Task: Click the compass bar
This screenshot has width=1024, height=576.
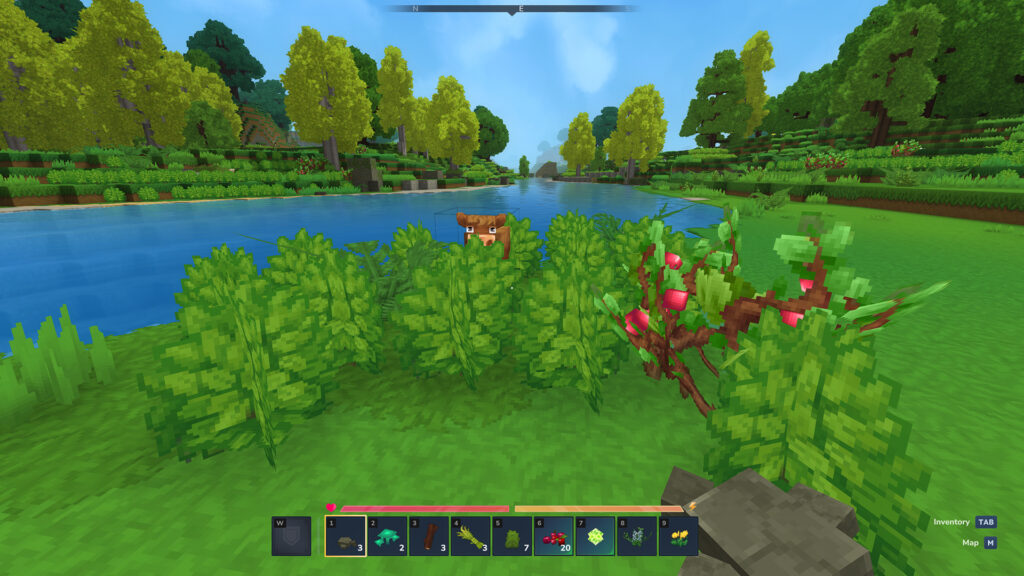Action: [x=512, y=9]
